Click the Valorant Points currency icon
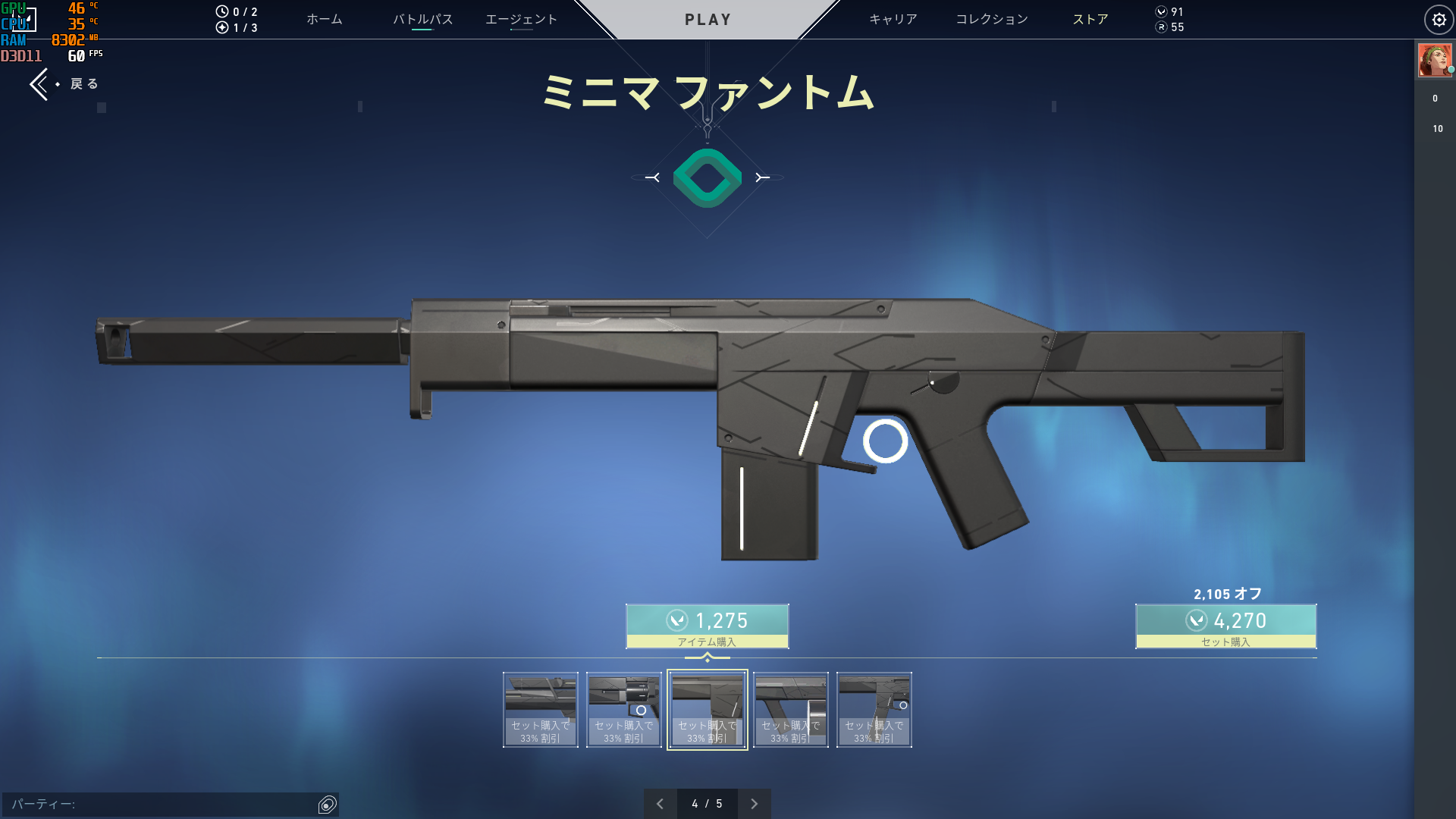 pos(1159,11)
